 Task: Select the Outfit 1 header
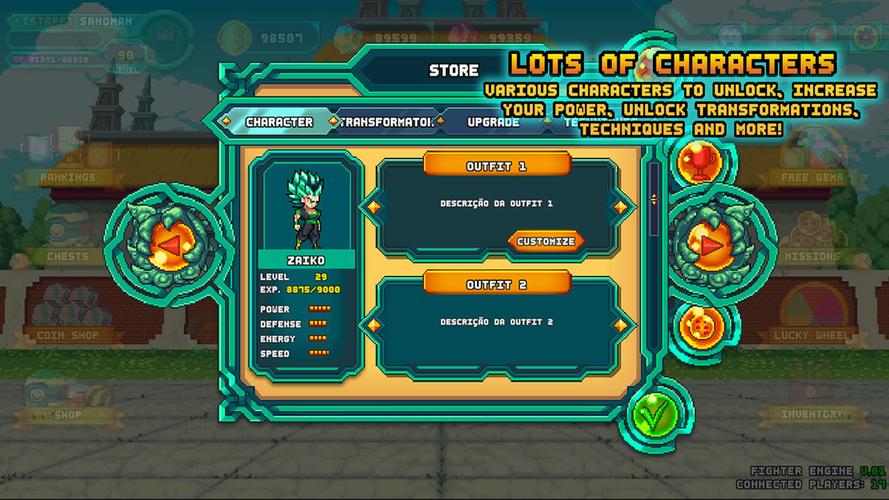click(x=496, y=165)
